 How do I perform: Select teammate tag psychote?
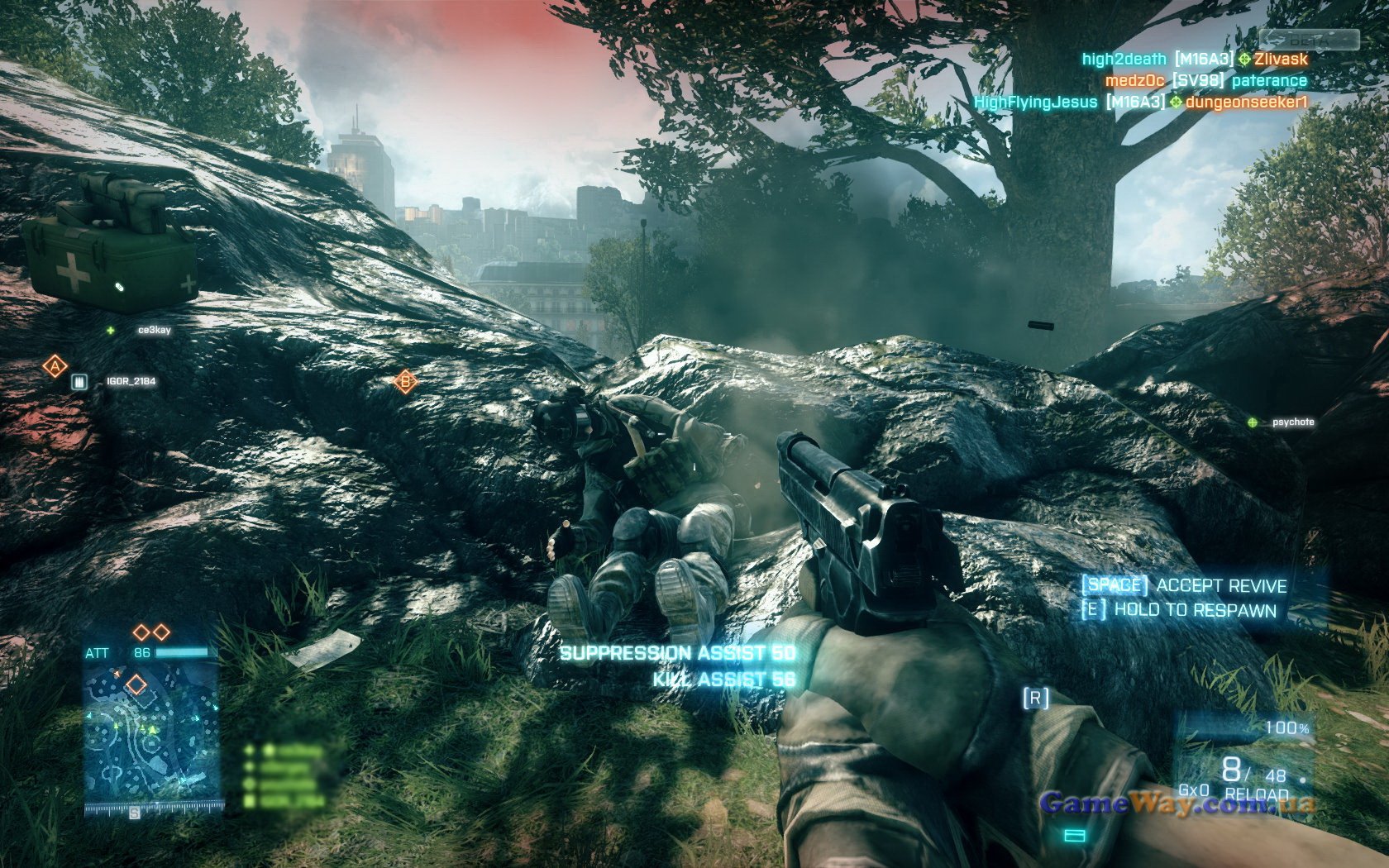(x=1292, y=422)
